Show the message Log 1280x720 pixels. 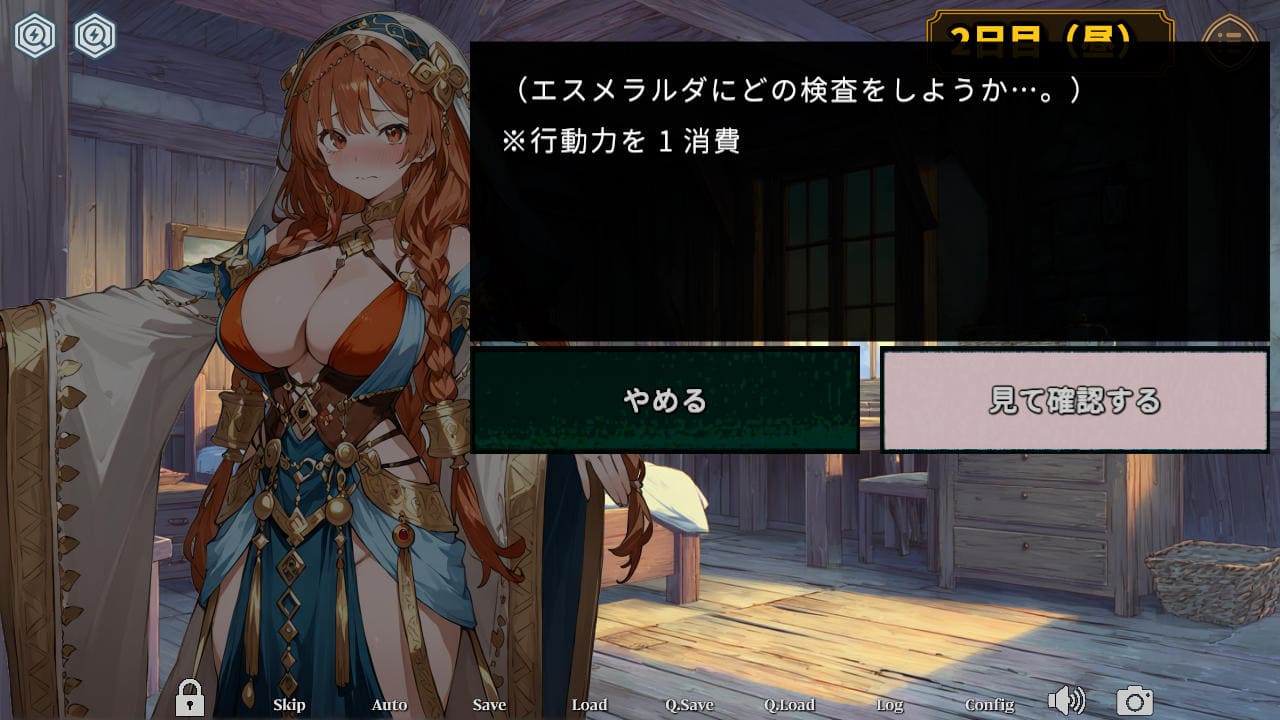coord(889,705)
